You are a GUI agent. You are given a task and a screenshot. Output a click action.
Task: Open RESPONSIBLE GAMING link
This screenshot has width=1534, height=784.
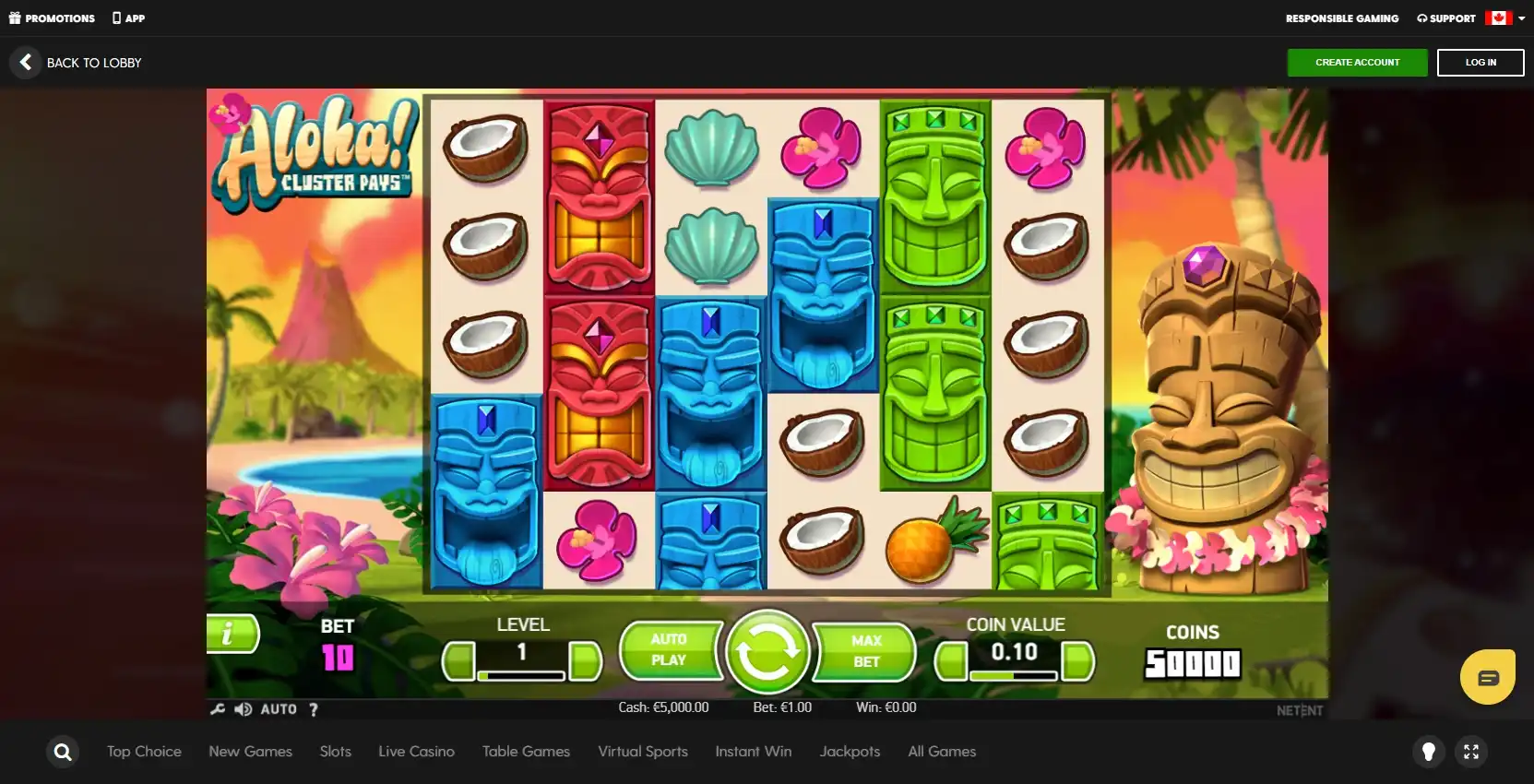(x=1342, y=18)
